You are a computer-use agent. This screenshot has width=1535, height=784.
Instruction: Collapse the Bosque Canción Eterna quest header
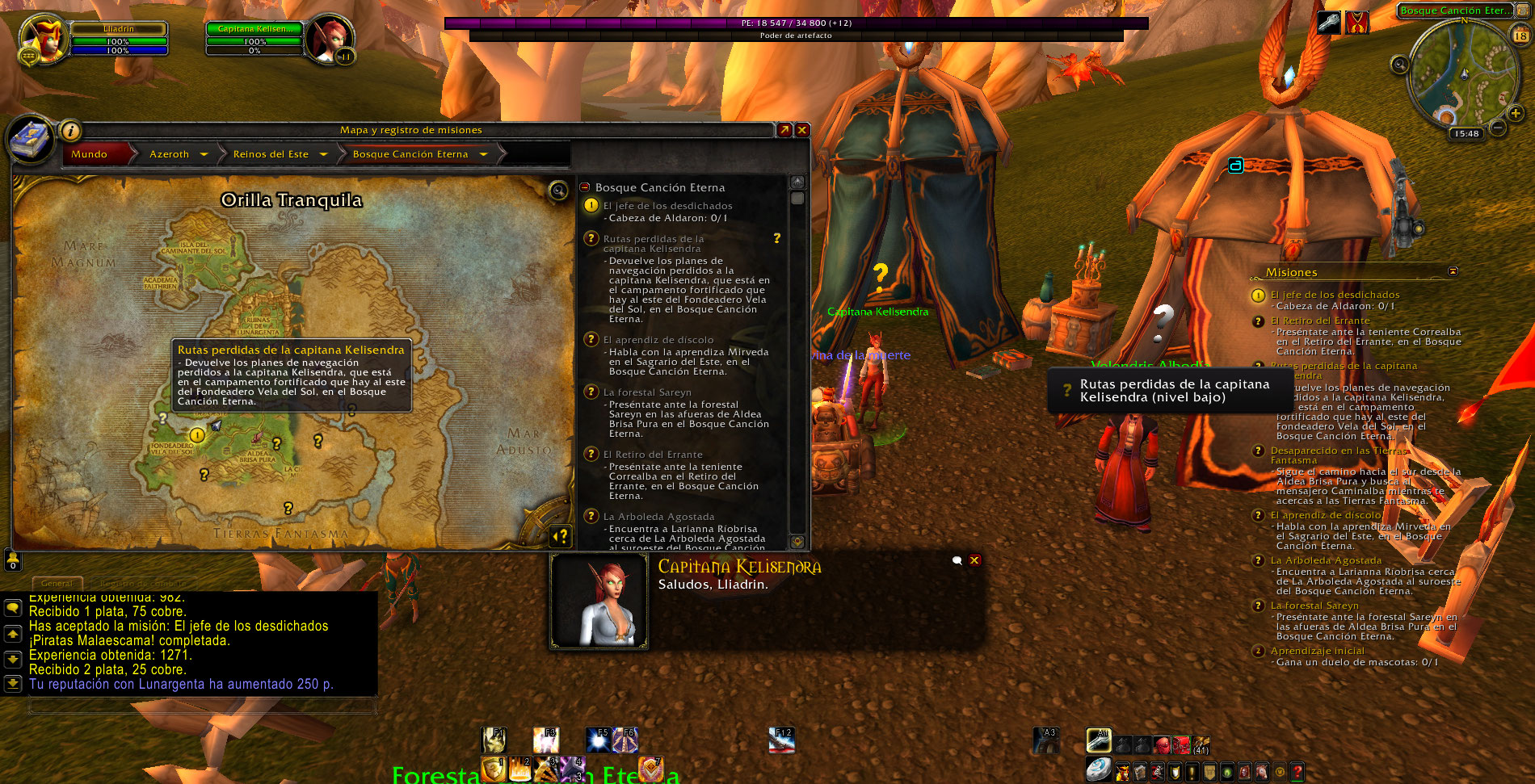click(x=585, y=187)
